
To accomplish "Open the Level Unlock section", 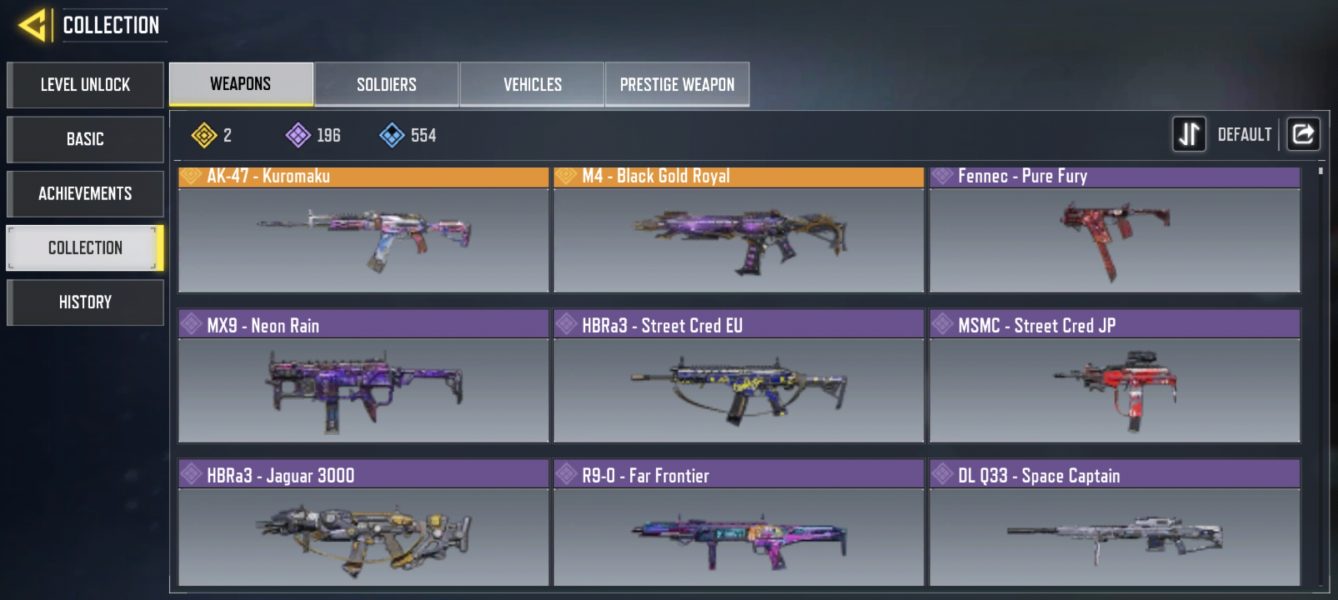I will point(85,85).
